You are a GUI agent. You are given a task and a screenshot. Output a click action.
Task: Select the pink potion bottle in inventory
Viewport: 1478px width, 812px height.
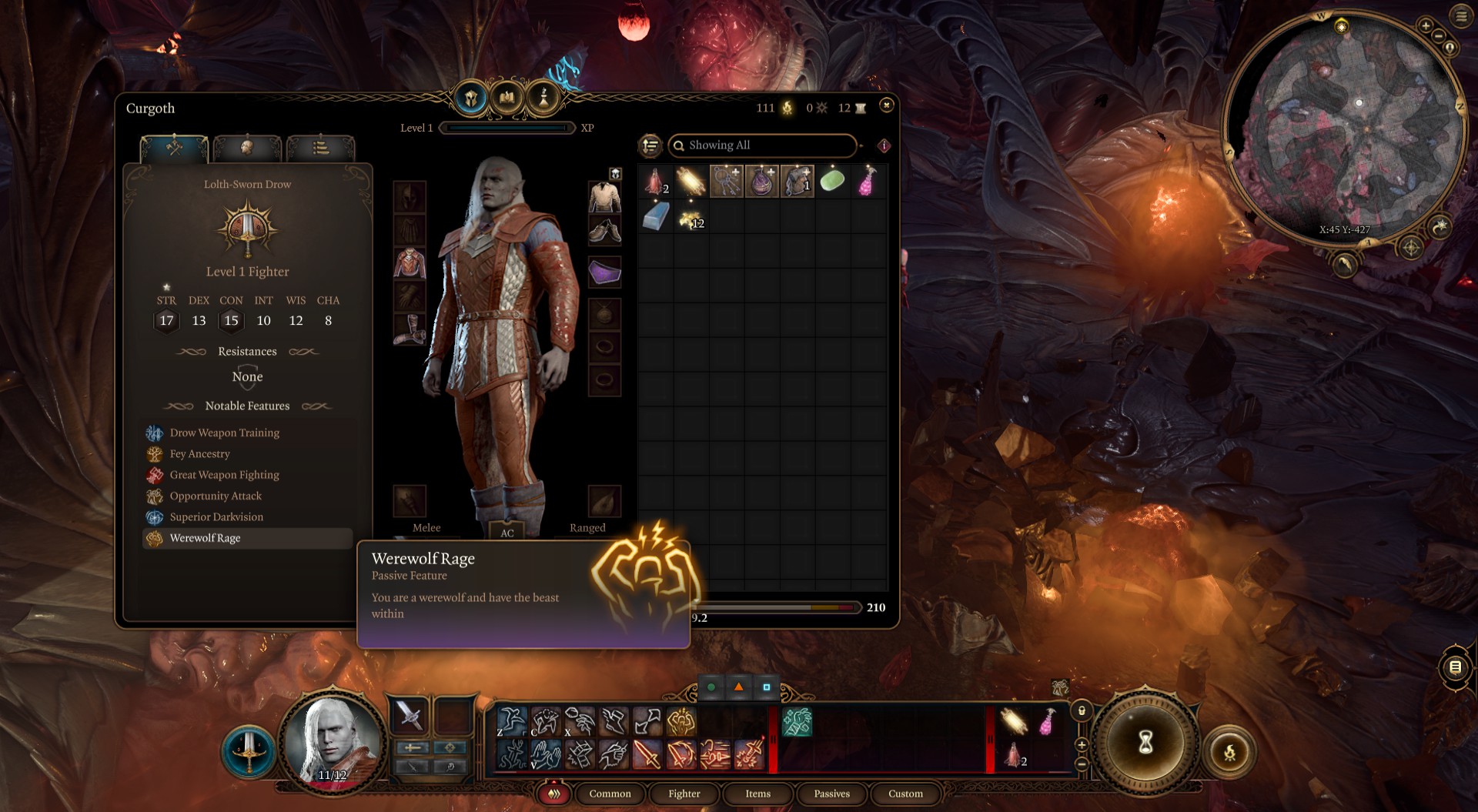tap(868, 182)
